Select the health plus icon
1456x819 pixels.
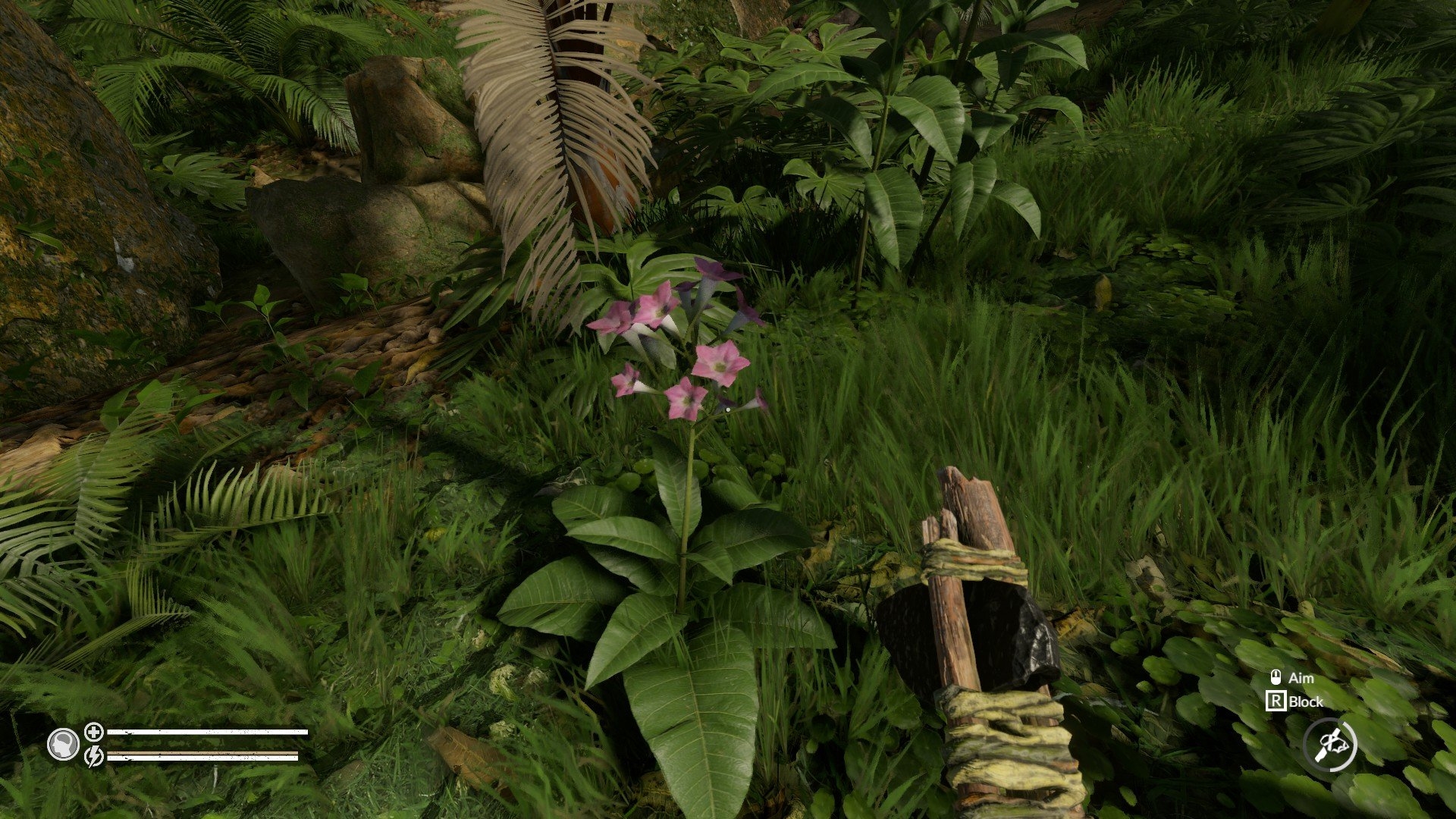94,732
